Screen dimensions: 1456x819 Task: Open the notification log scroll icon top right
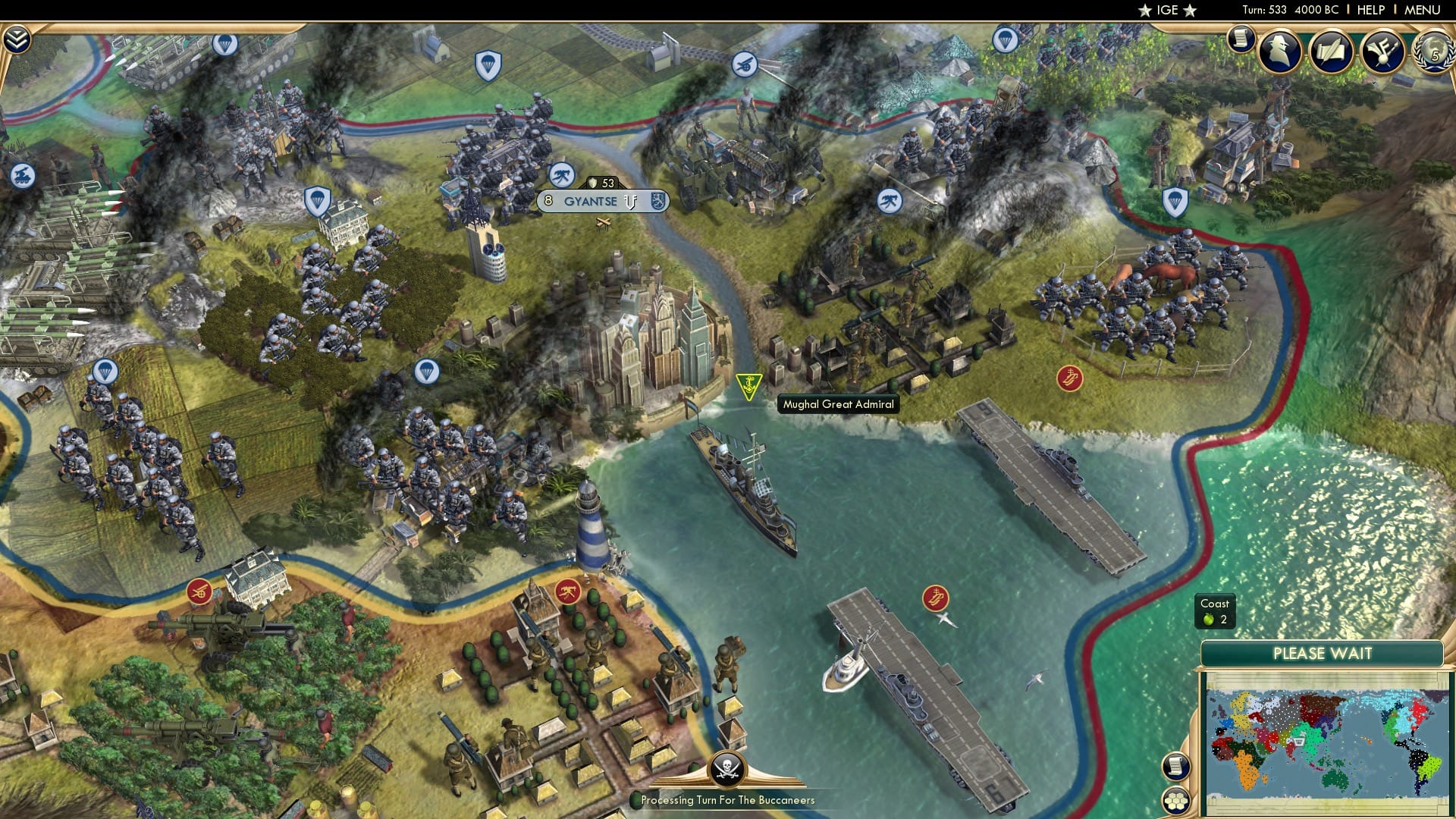pos(1240,38)
